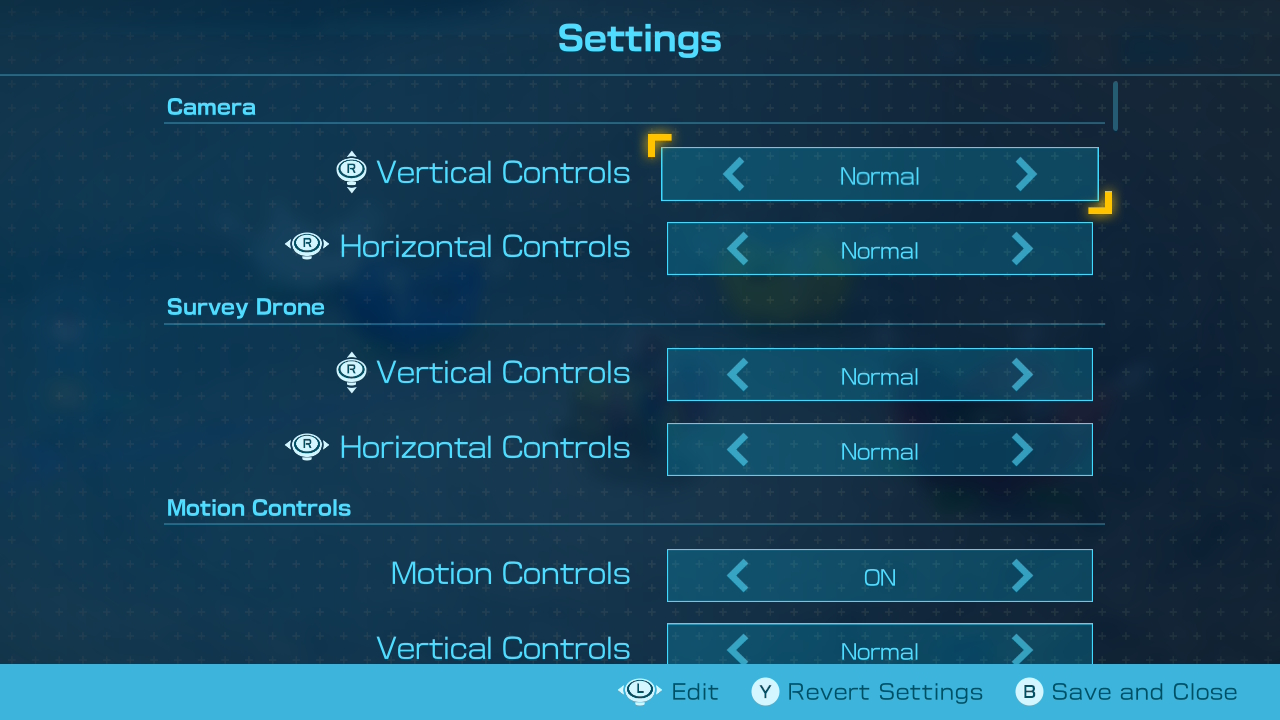The height and width of the screenshot is (720, 1280).
Task: Click the settings list scrollbar thumb
Action: (1115, 105)
